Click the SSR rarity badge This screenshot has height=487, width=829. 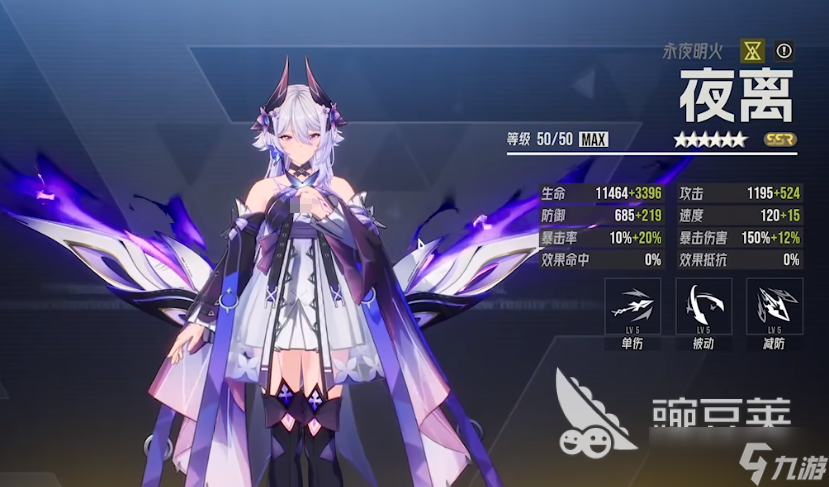[x=780, y=139]
